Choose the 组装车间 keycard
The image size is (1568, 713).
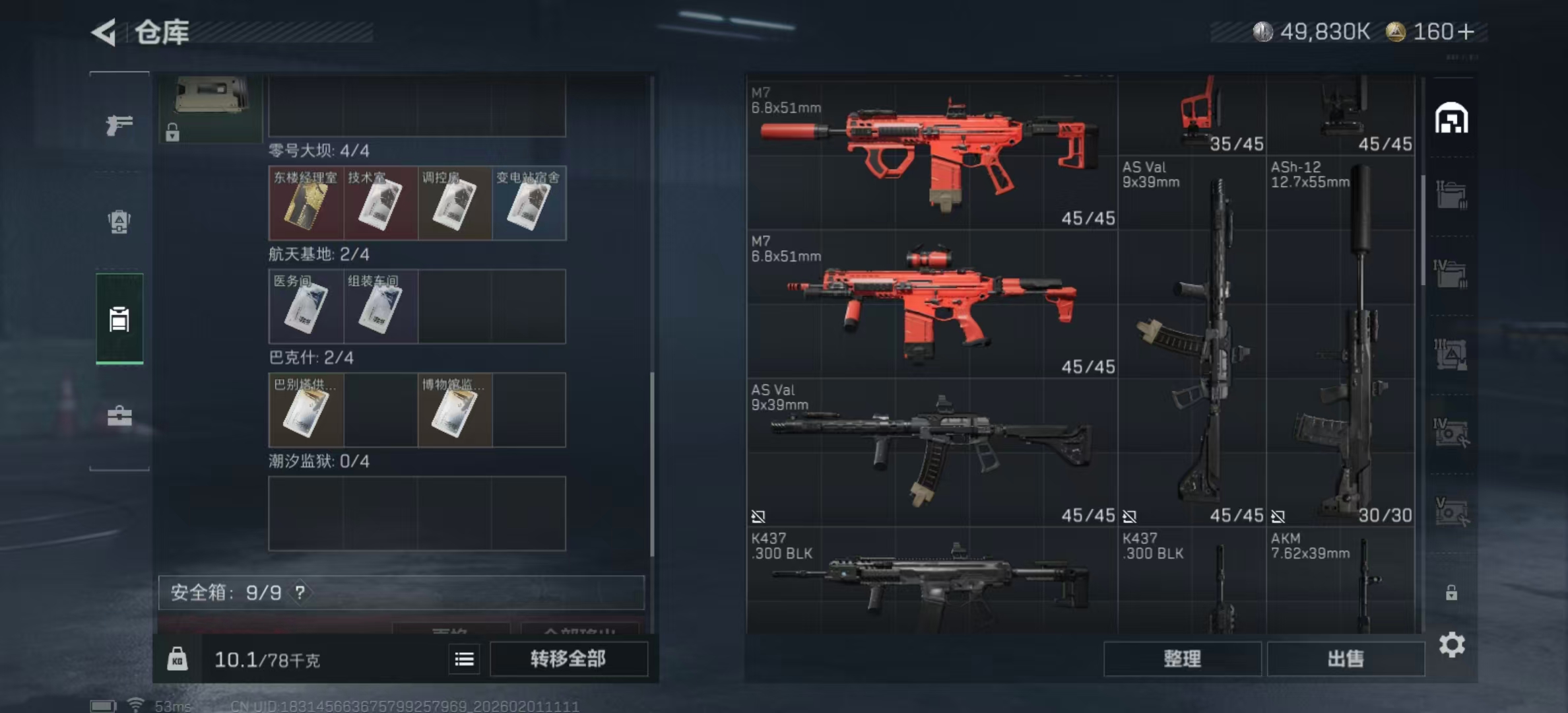point(380,306)
